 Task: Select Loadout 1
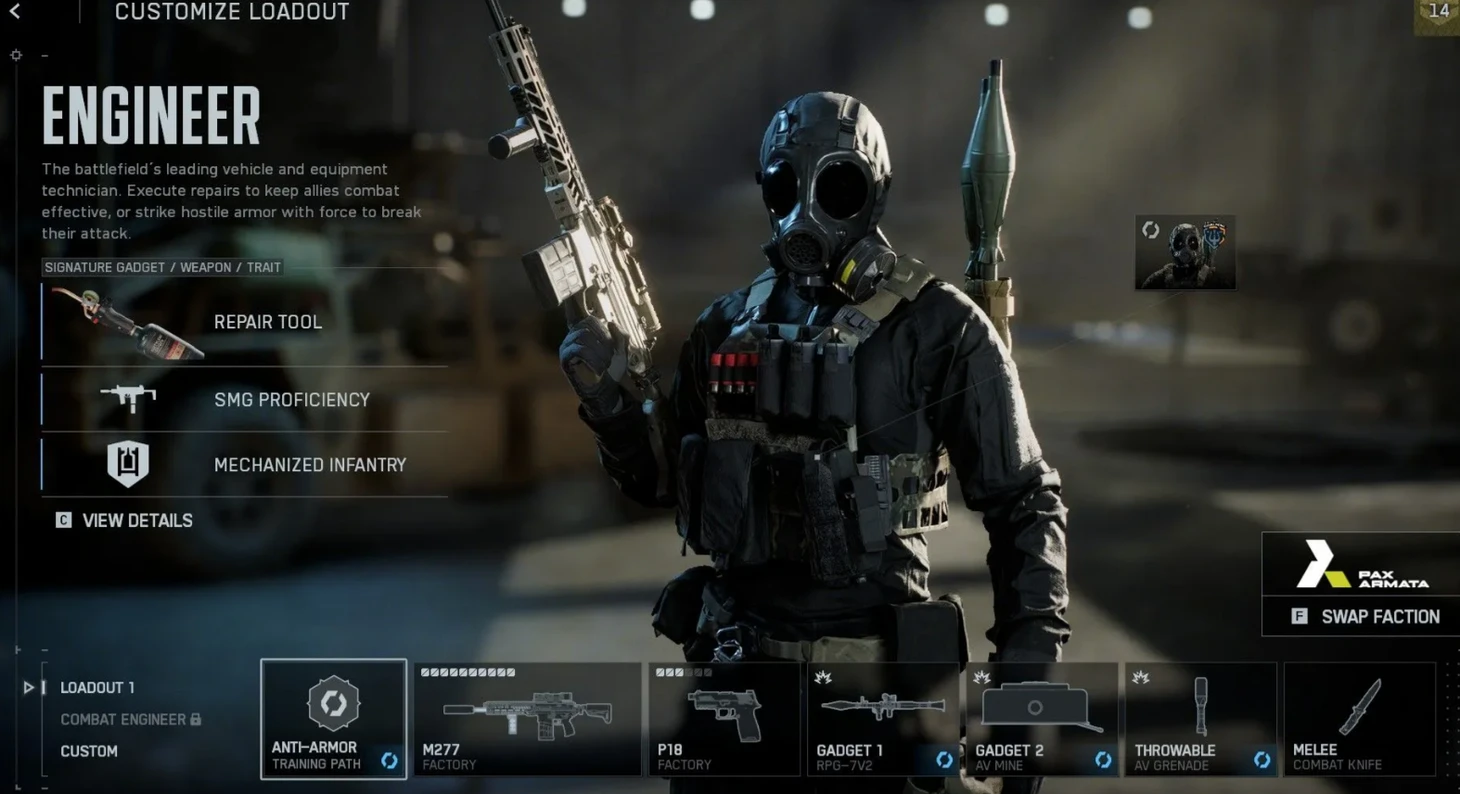97,688
